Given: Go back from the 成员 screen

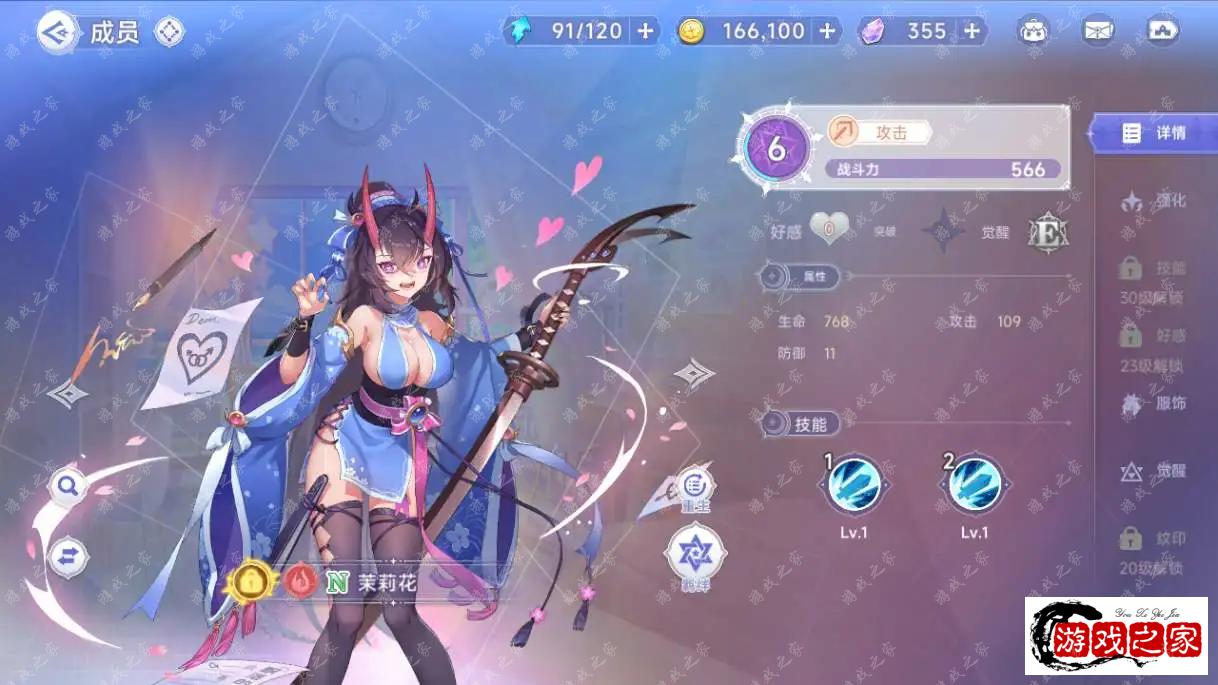Looking at the screenshot, I should (x=58, y=33).
